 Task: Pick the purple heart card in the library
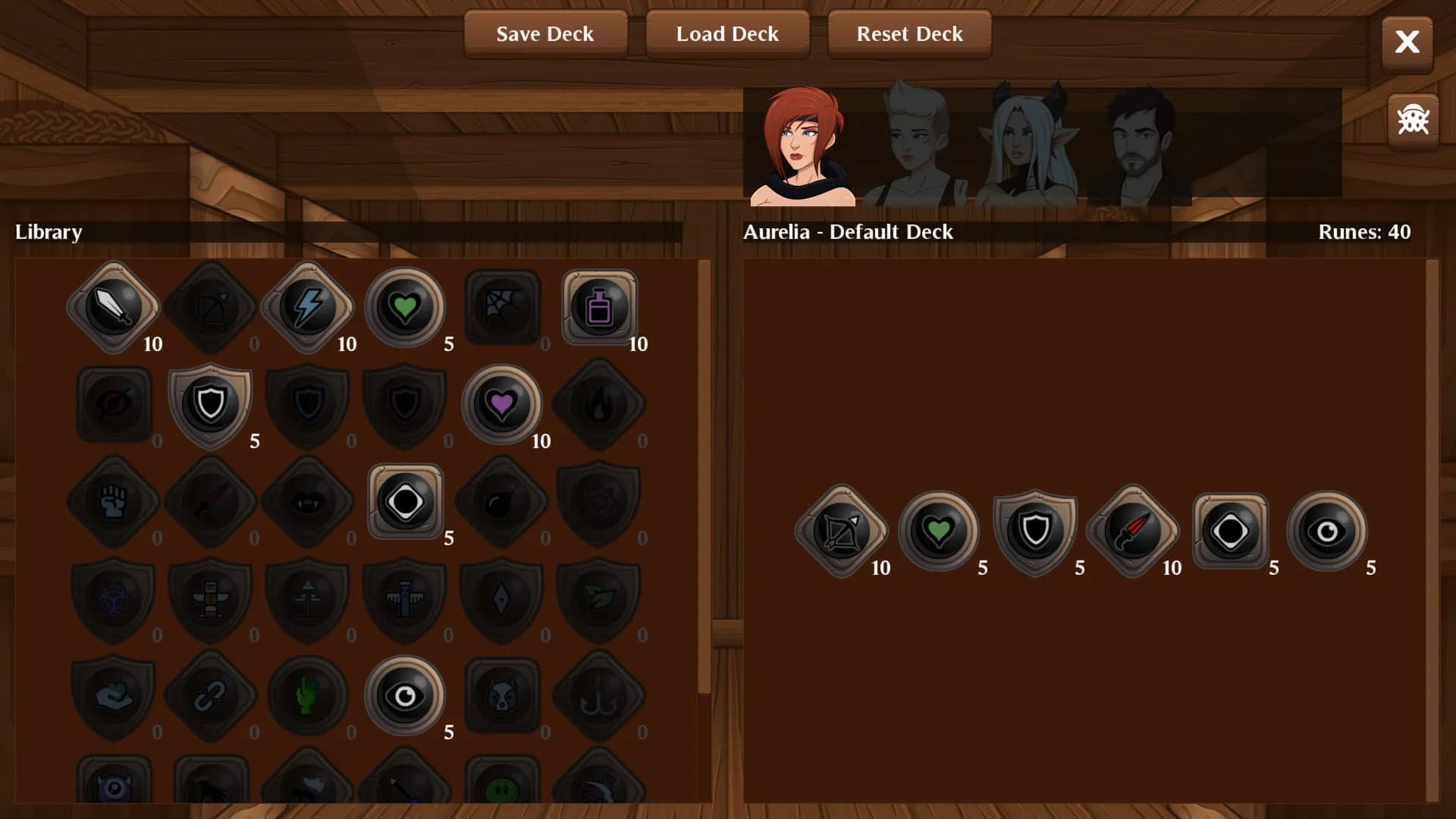[x=502, y=404]
